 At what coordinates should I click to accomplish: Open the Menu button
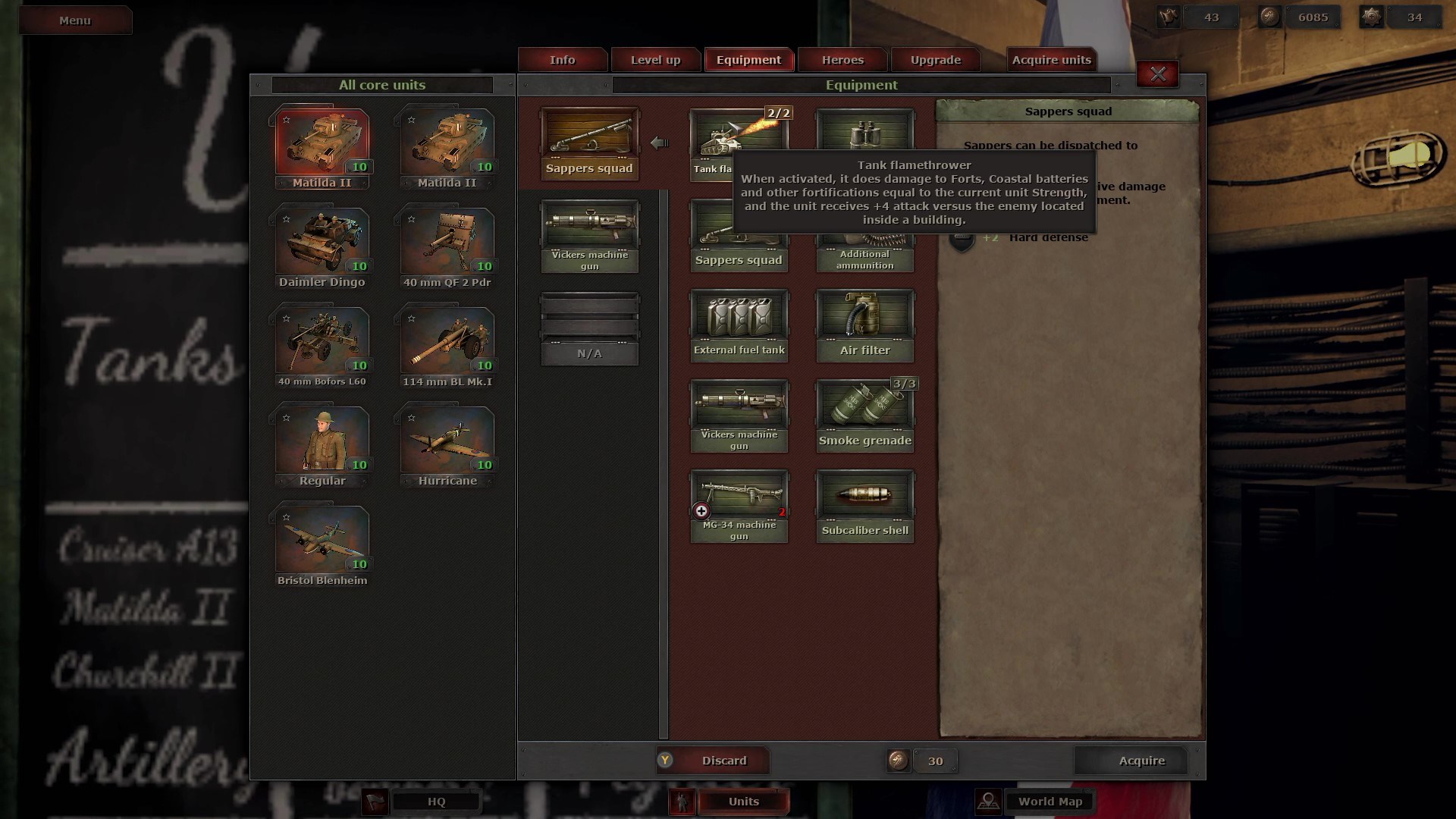click(x=75, y=20)
